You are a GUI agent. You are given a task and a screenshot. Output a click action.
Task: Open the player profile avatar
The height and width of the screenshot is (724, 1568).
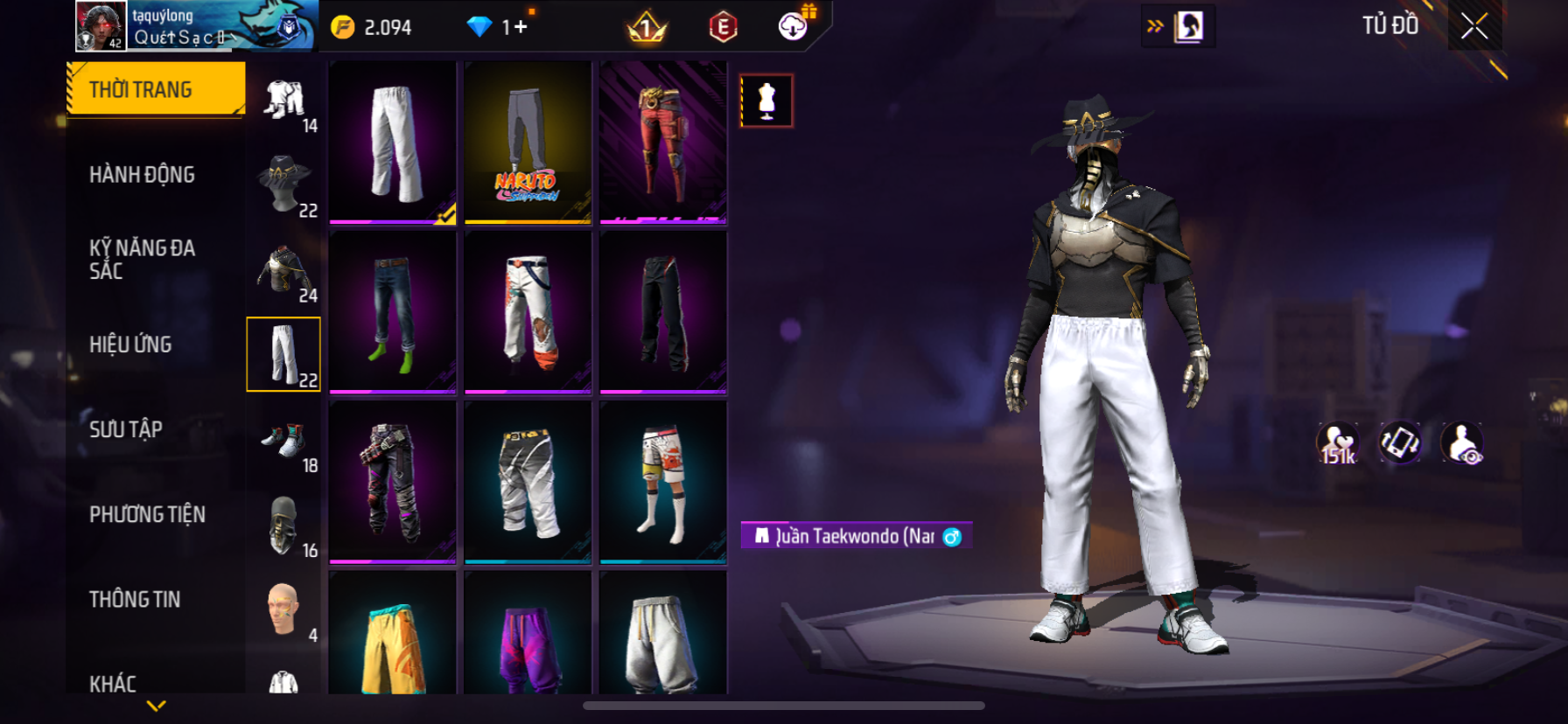101,25
